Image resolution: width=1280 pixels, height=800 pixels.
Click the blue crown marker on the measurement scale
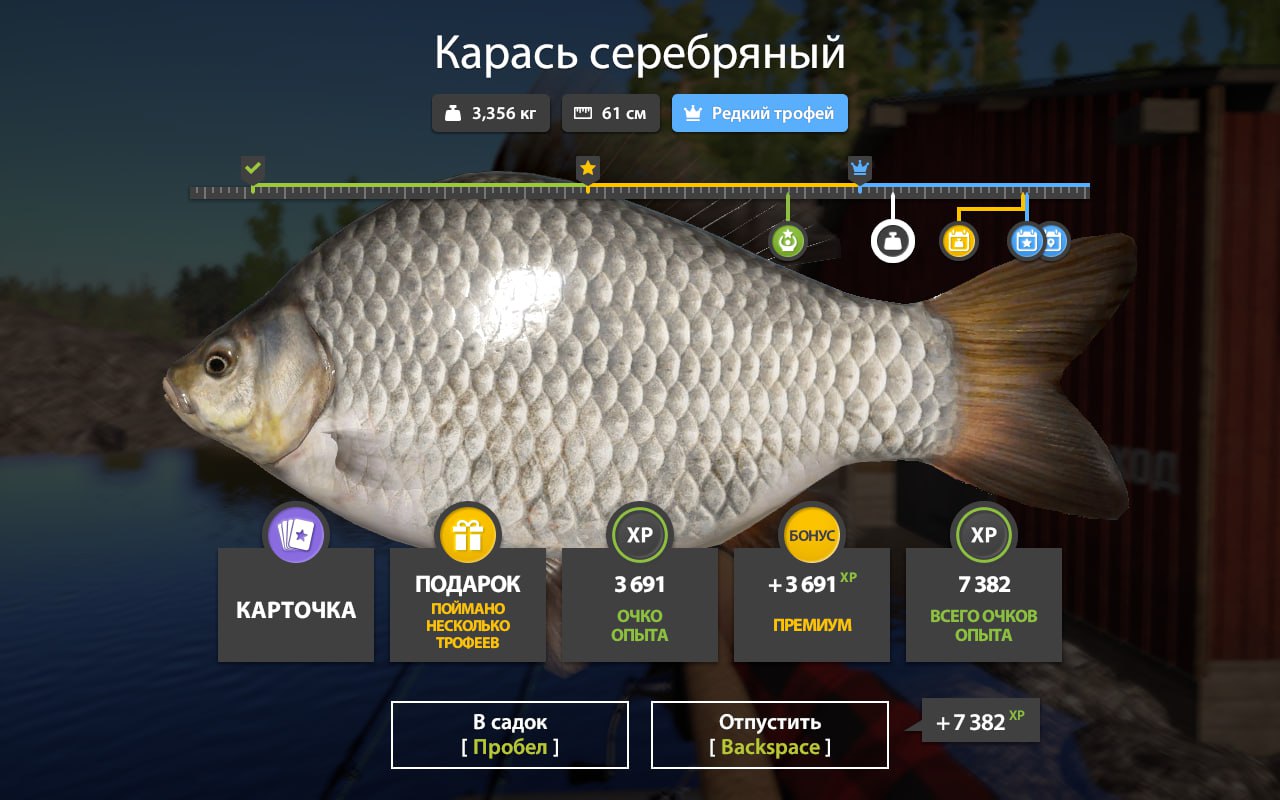click(x=860, y=168)
